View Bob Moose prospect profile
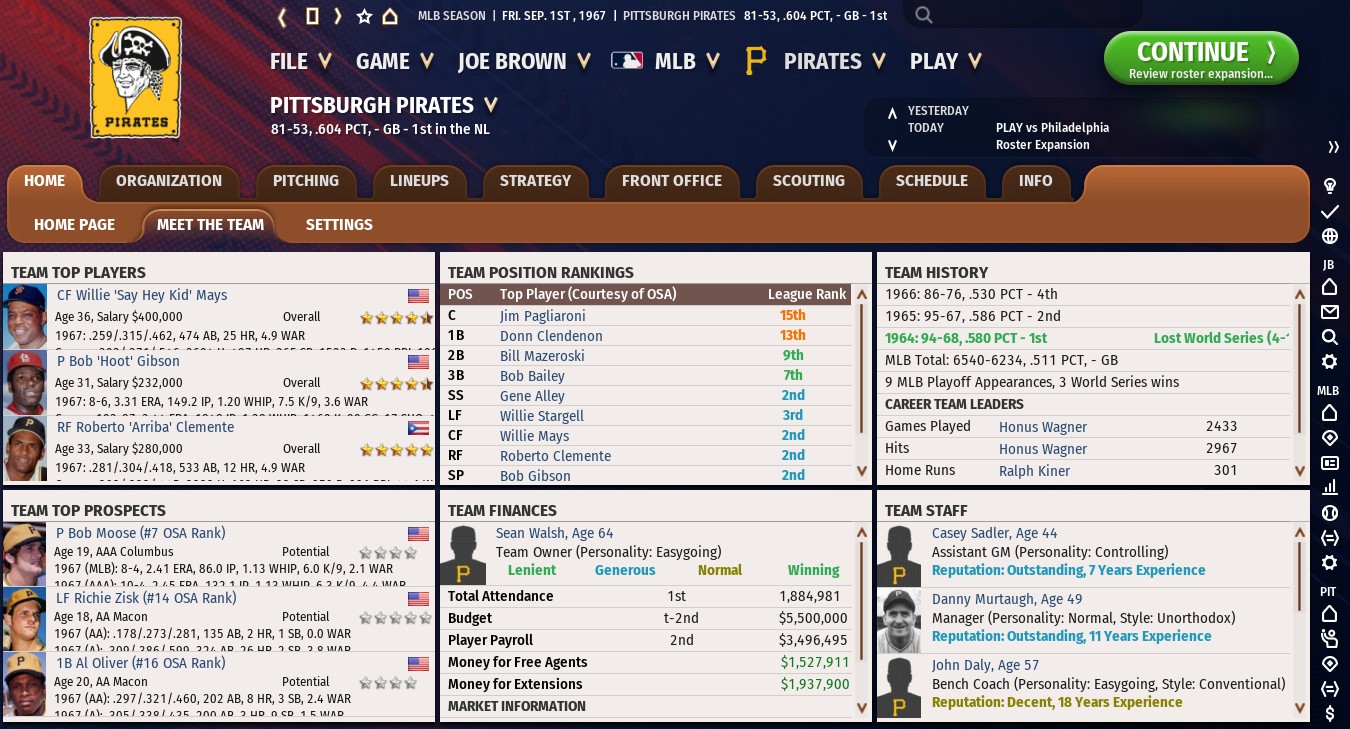This screenshot has width=1350, height=729. pyautogui.click(x=140, y=533)
